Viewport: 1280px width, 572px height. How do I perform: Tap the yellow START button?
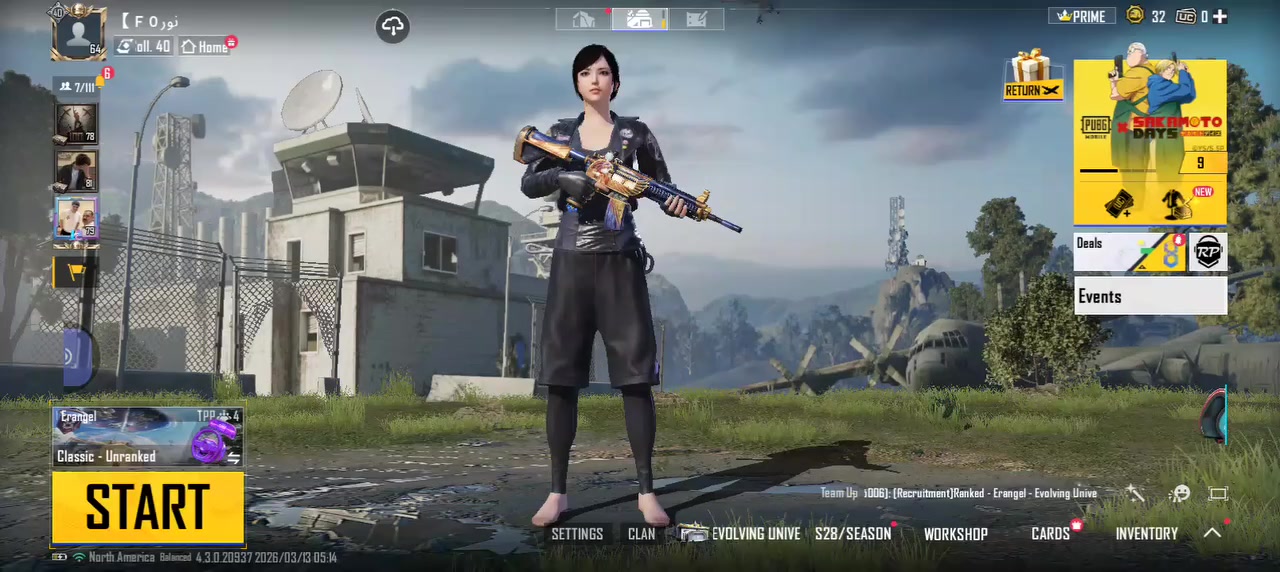click(x=148, y=507)
